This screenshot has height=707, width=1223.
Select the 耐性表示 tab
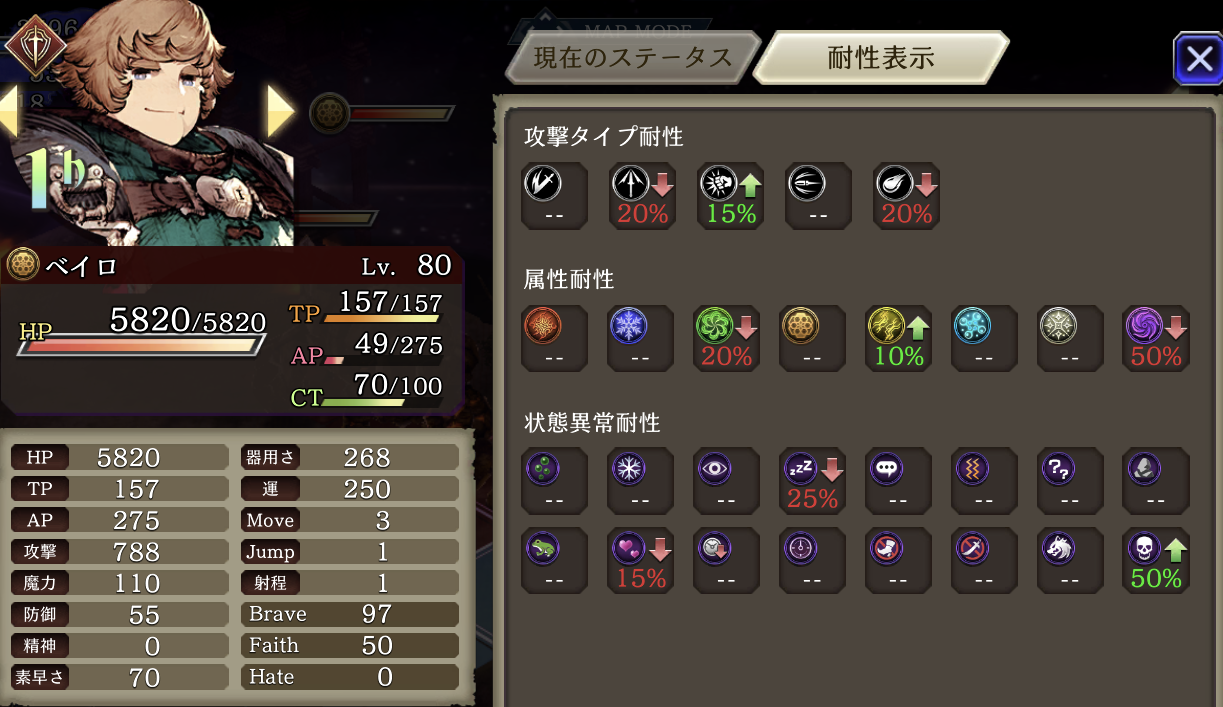pyautogui.click(x=880, y=58)
